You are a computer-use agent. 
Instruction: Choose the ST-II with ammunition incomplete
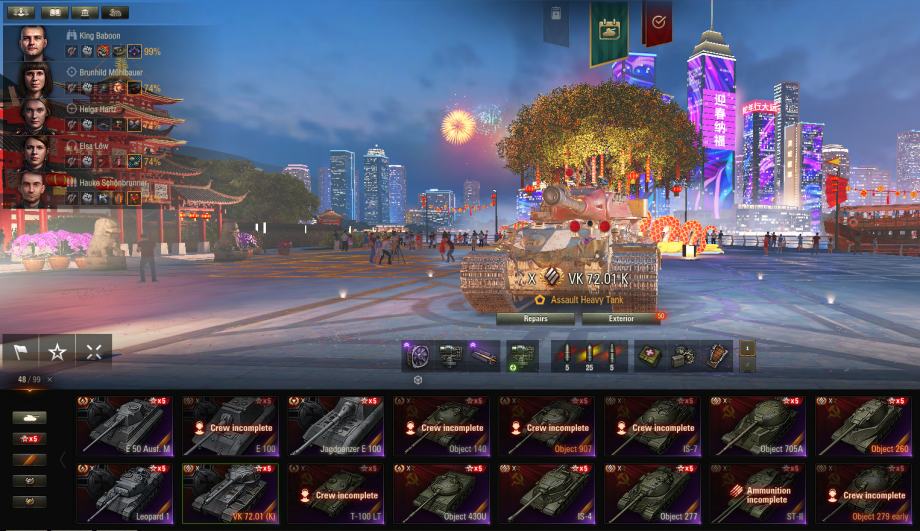point(757,493)
